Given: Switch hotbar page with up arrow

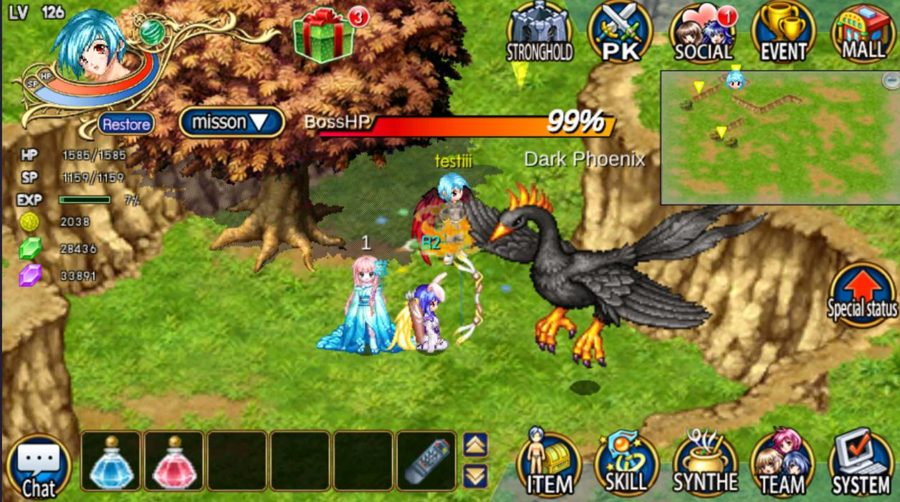Looking at the screenshot, I should tap(476, 445).
